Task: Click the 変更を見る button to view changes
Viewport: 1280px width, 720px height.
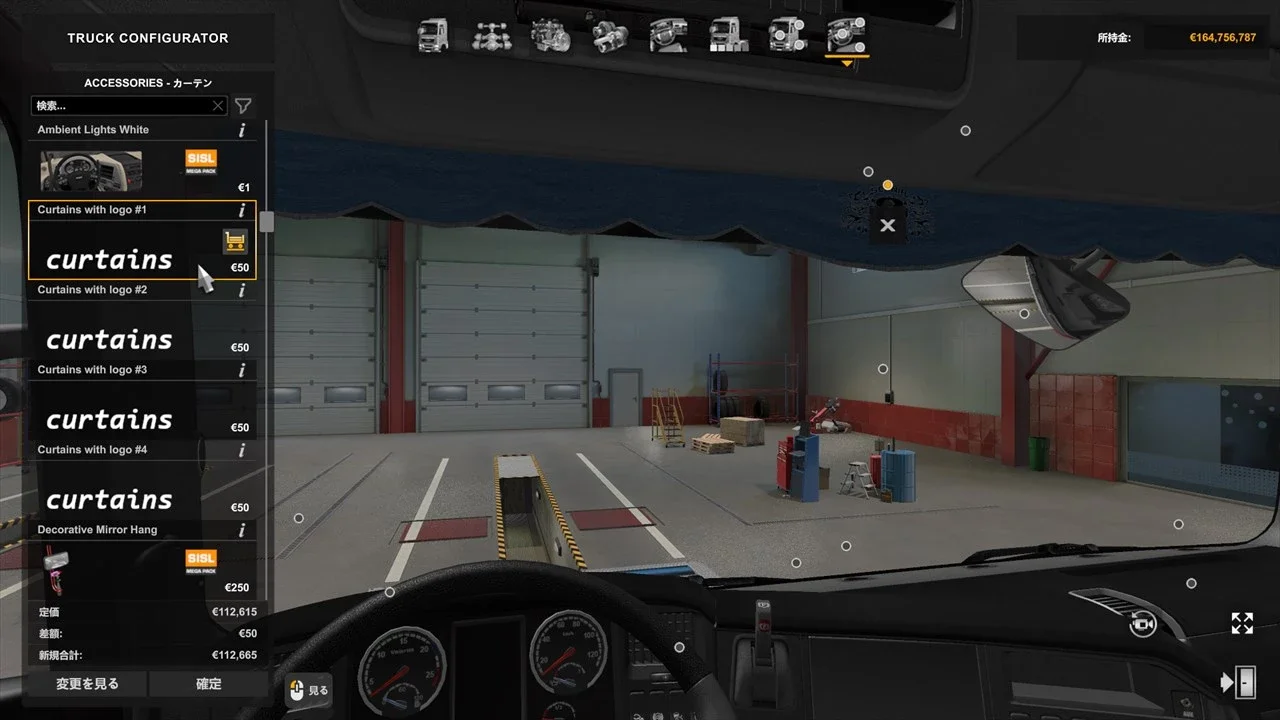Action: coord(86,683)
